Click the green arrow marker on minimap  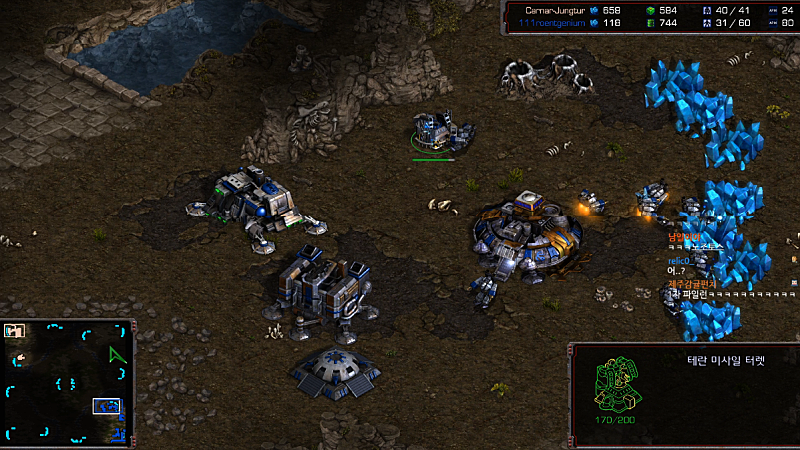click(x=119, y=355)
